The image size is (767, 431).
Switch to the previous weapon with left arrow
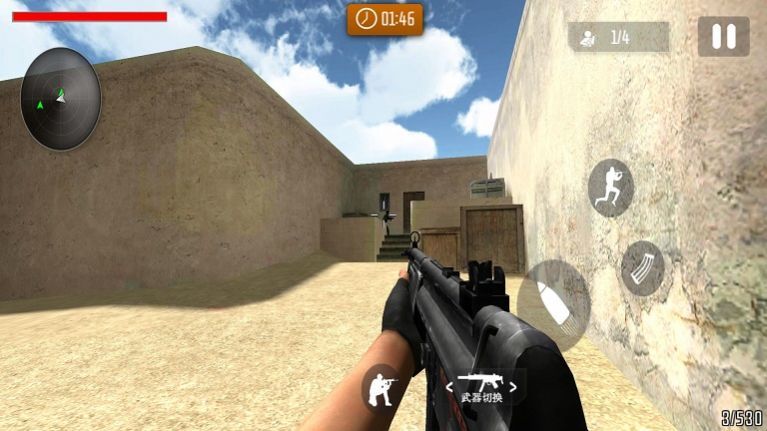pyautogui.click(x=450, y=385)
